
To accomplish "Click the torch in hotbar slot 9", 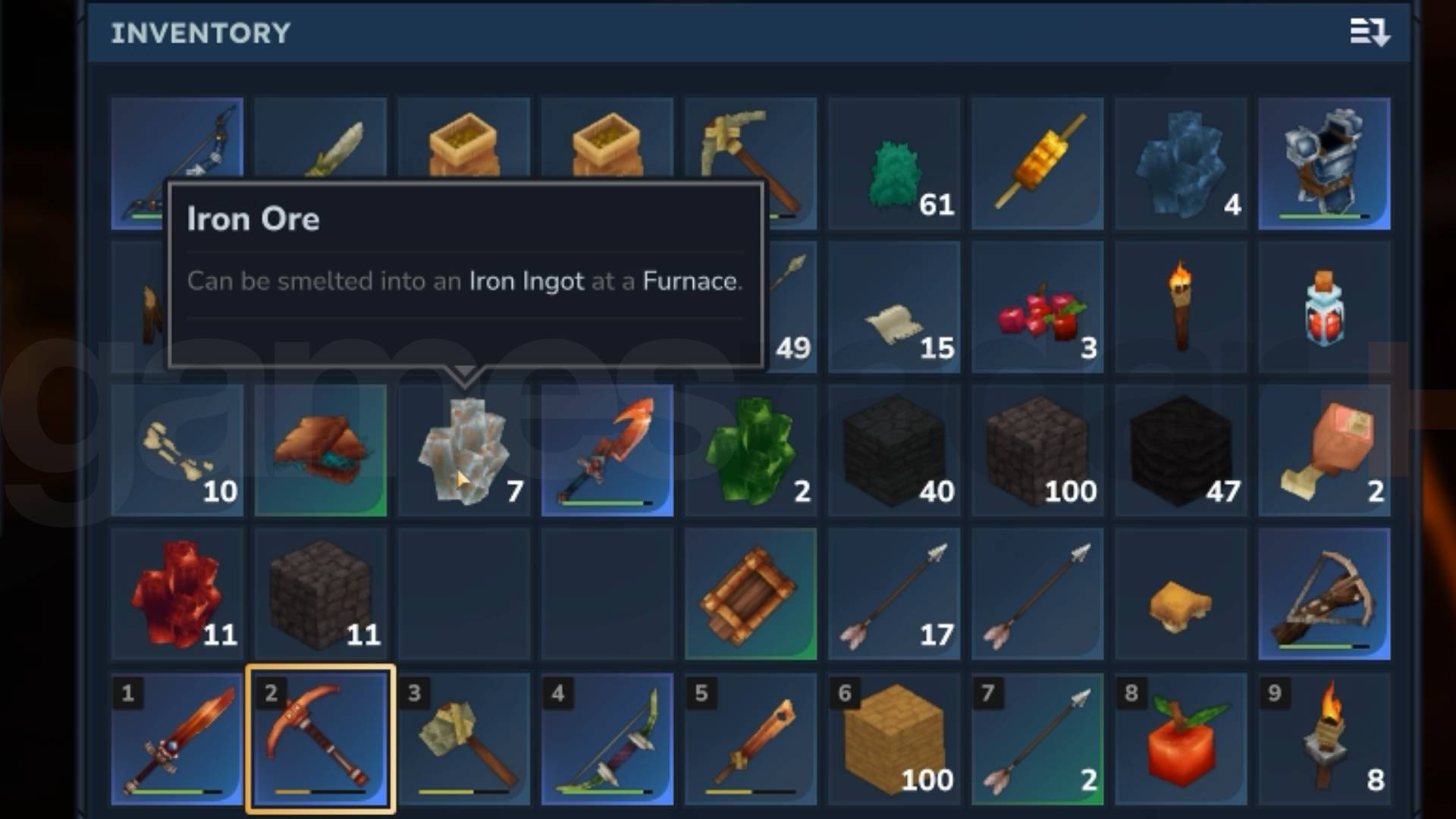I will pyautogui.click(x=1323, y=739).
